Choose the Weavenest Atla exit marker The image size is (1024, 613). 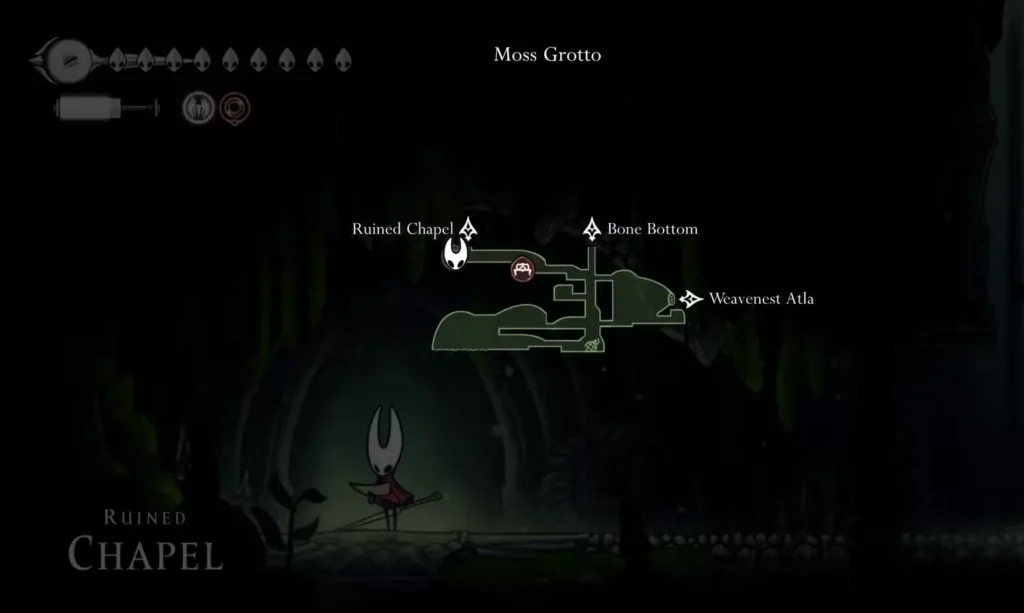[x=691, y=299]
